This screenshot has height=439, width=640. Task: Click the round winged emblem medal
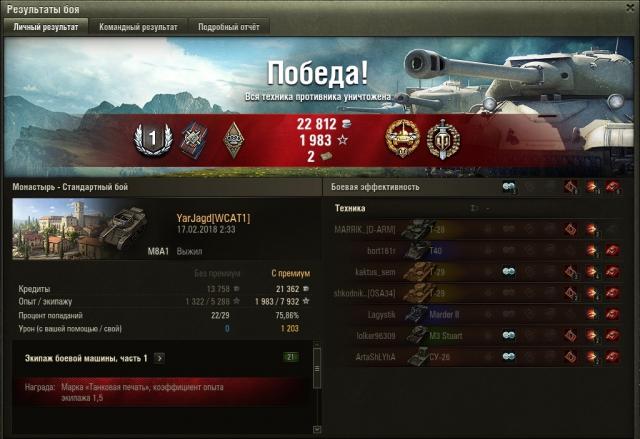click(x=441, y=139)
